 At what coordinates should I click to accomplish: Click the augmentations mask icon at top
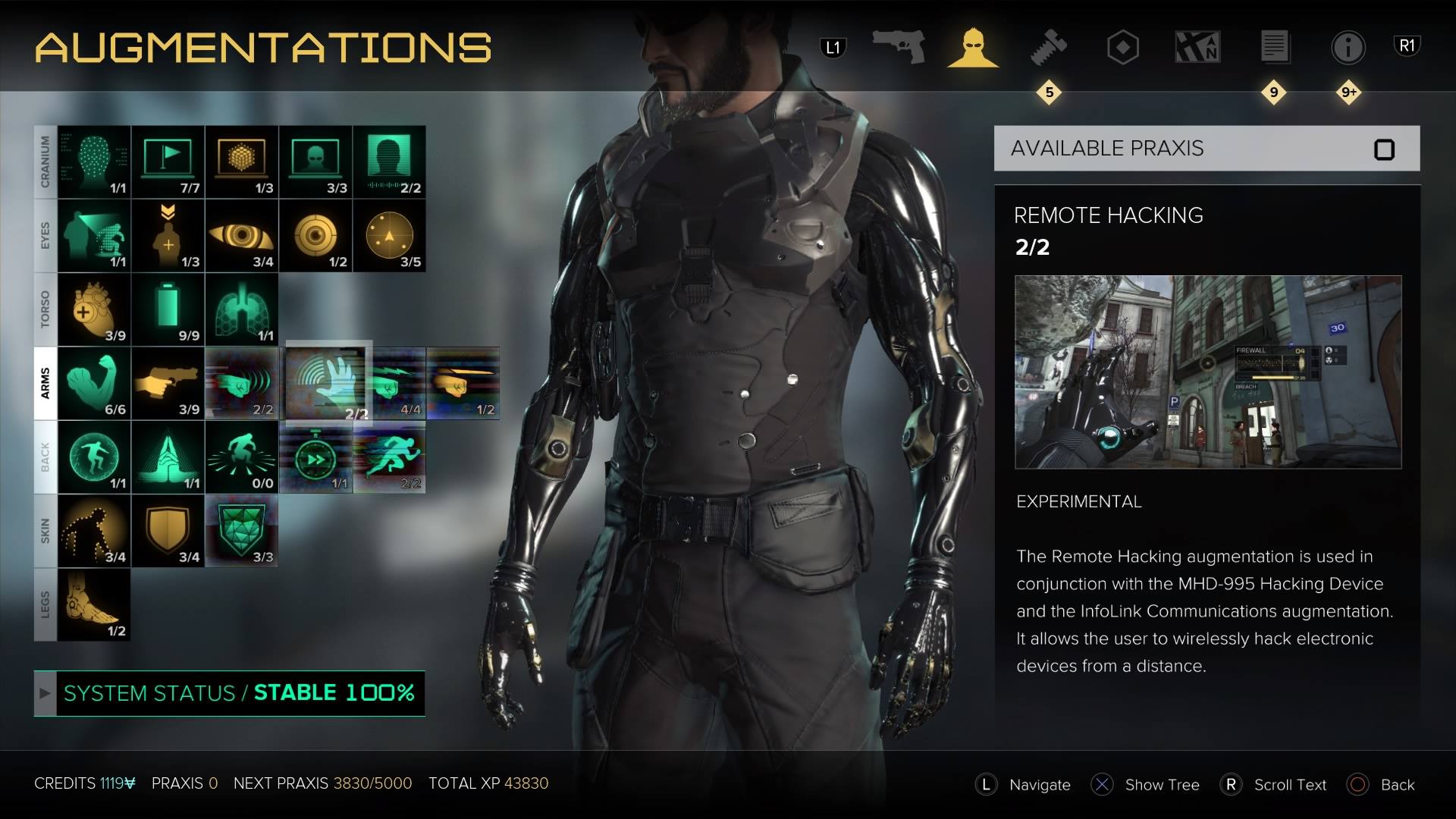[x=974, y=47]
